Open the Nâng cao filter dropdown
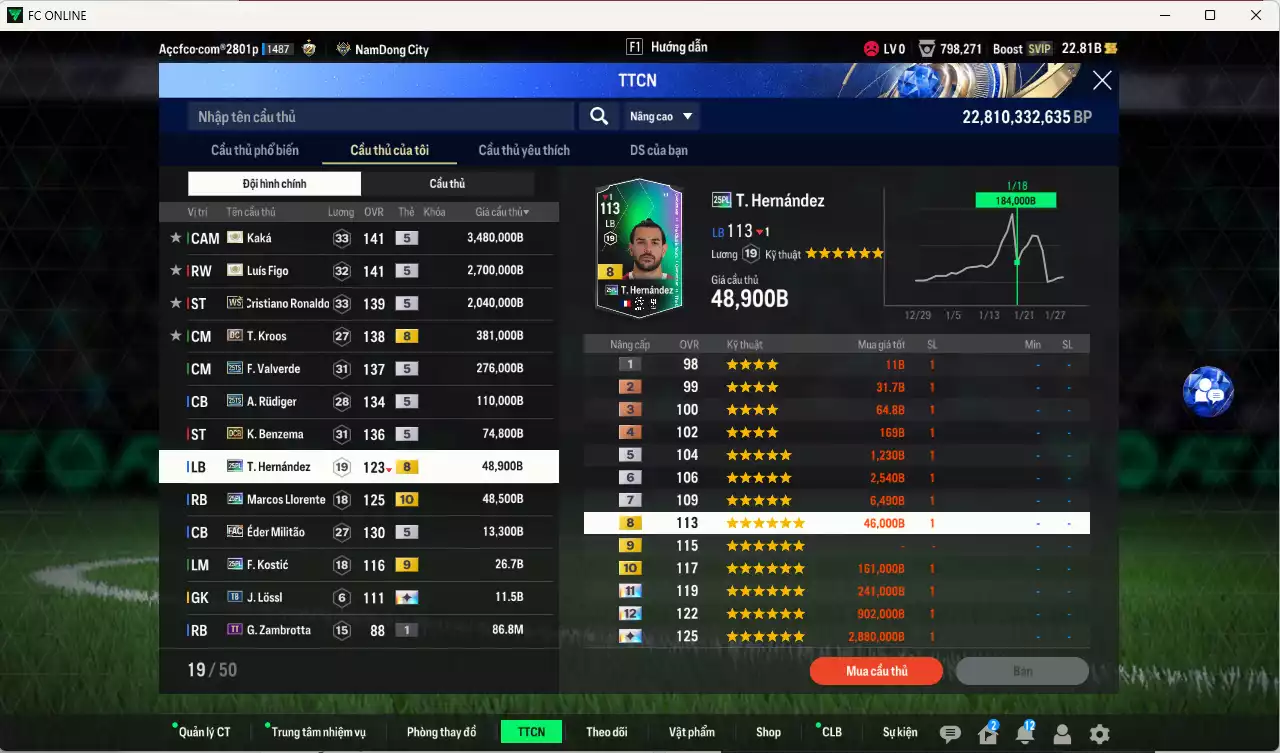Image resolution: width=1280 pixels, height=753 pixels. pos(661,116)
